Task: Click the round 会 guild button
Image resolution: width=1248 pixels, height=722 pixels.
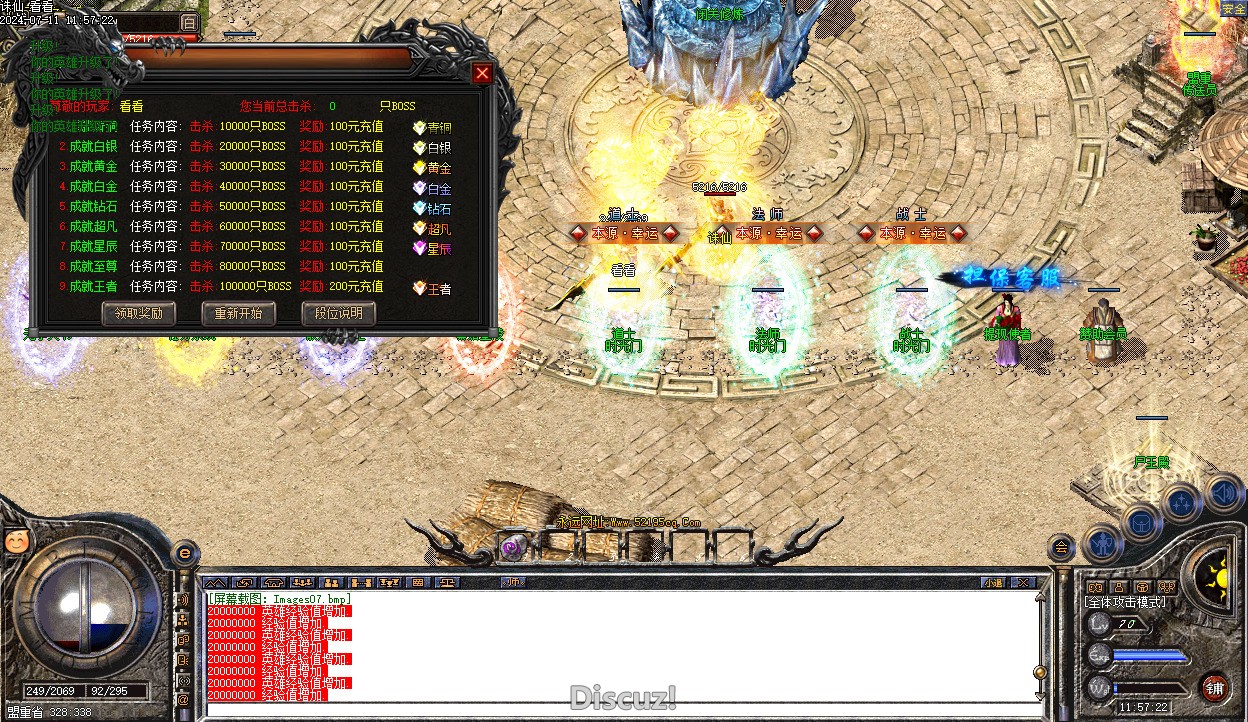Action: tap(1061, 547)
